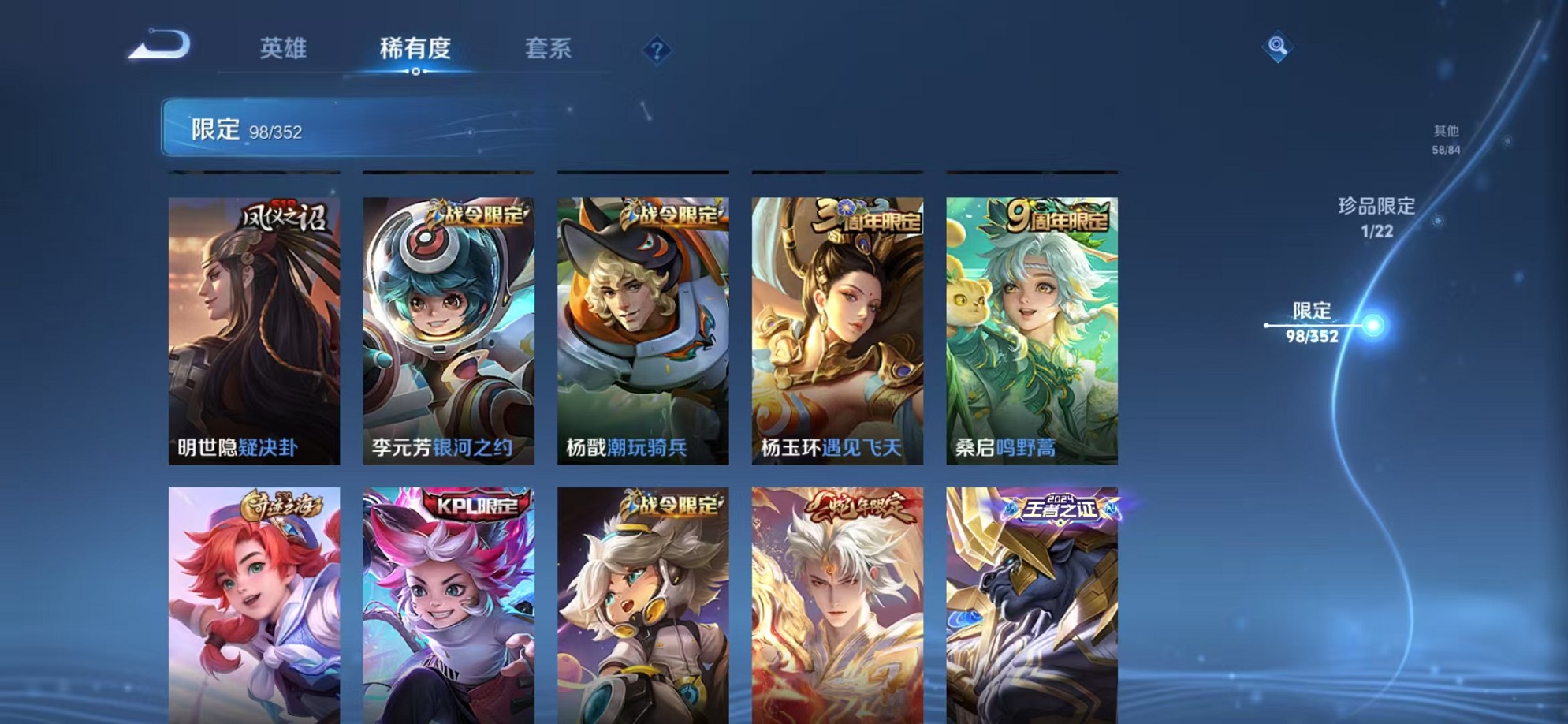The image size is (1568, 724).
Task: Open the skin search magnifier icon
Action: (x=1277, y=47)
